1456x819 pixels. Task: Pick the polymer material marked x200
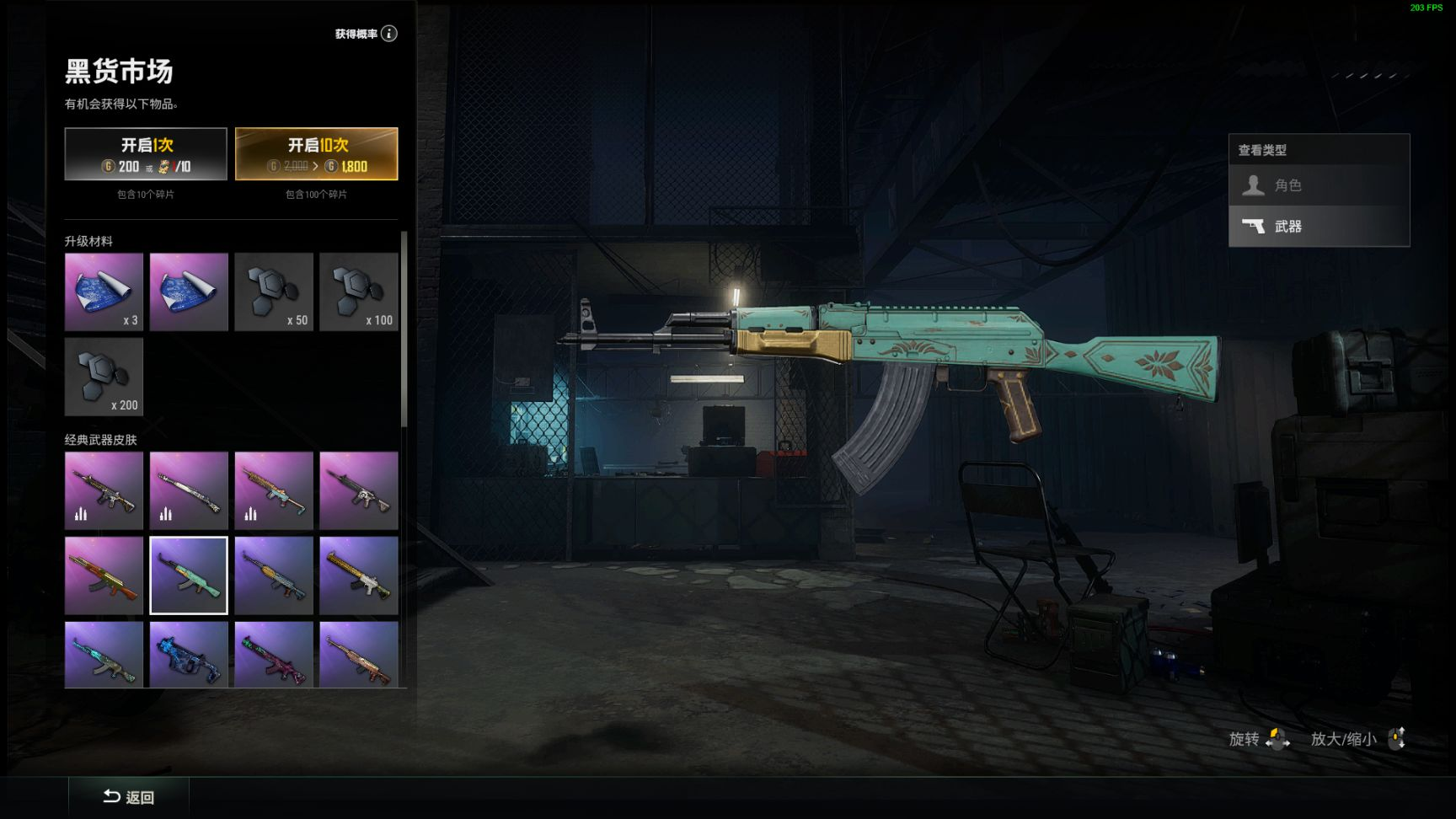(104, 377)
